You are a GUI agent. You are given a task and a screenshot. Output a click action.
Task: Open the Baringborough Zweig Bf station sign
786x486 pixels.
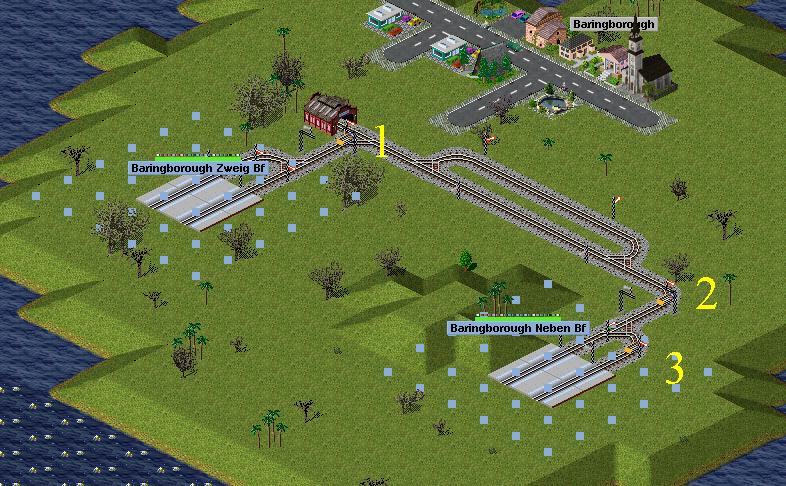(x=199, y=169)
